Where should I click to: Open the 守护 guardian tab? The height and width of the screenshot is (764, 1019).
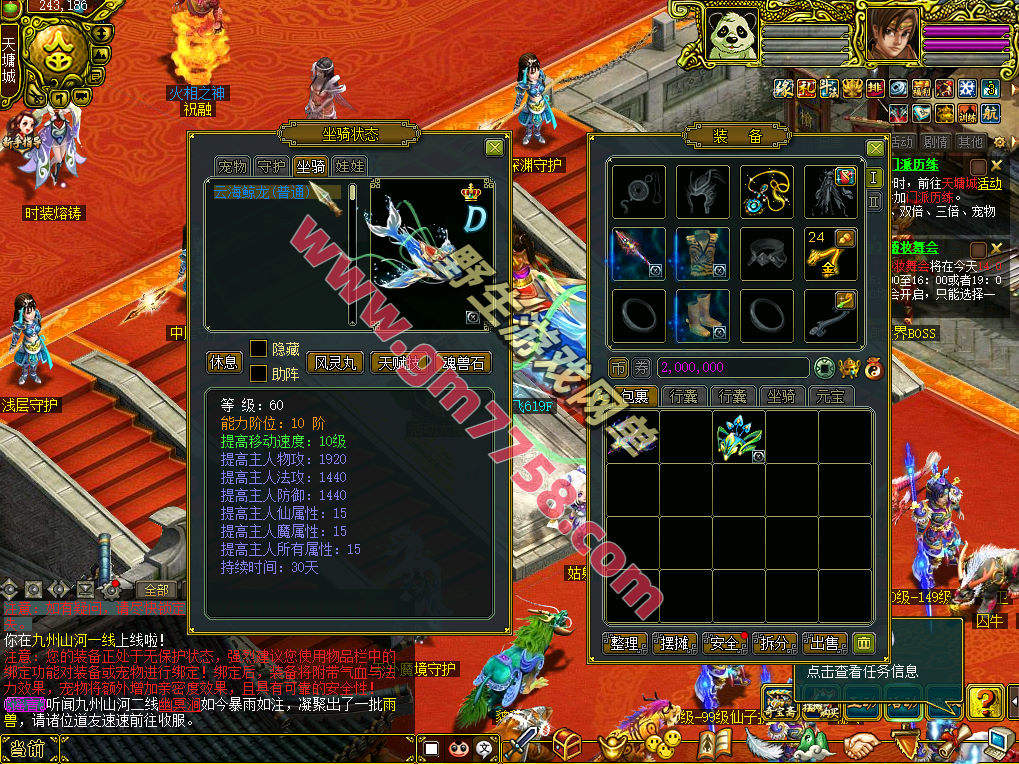click(x=271, y=166)
